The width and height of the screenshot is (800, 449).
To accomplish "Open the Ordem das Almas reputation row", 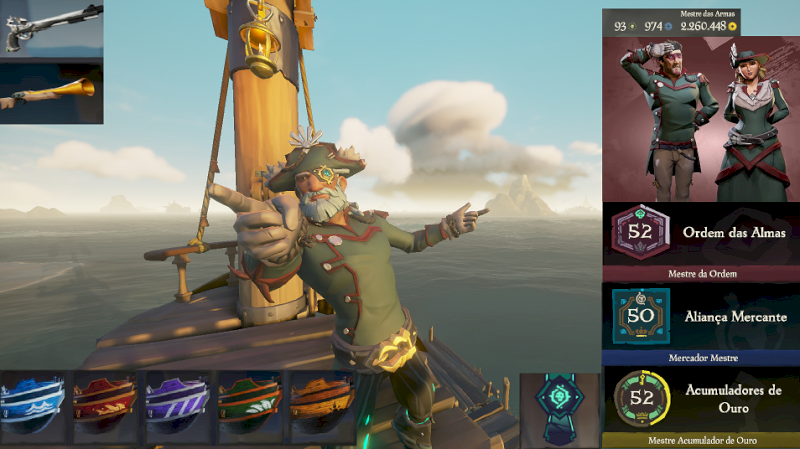I will tap(700, 234).
